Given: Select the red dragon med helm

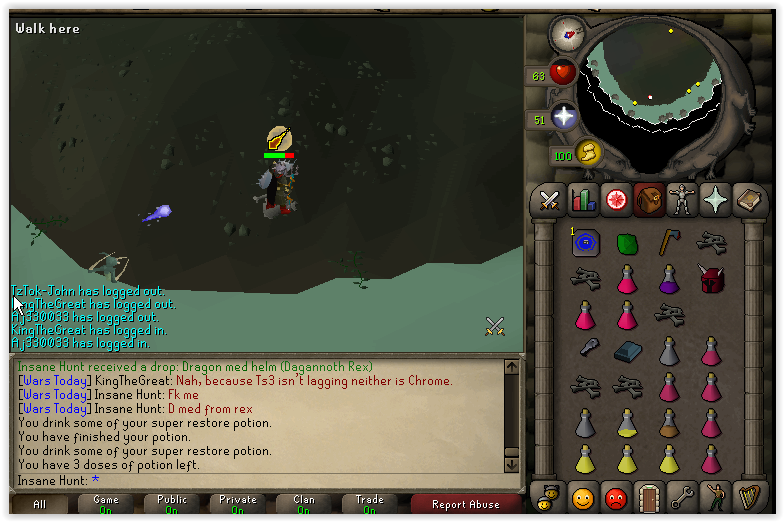Looking at the screenshot, I should pos(711,278).
